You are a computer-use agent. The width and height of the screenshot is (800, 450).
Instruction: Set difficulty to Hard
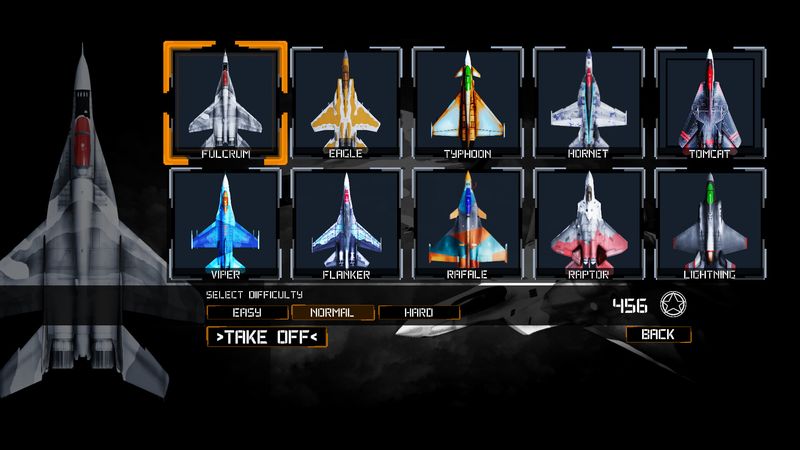tap(419, 313)
